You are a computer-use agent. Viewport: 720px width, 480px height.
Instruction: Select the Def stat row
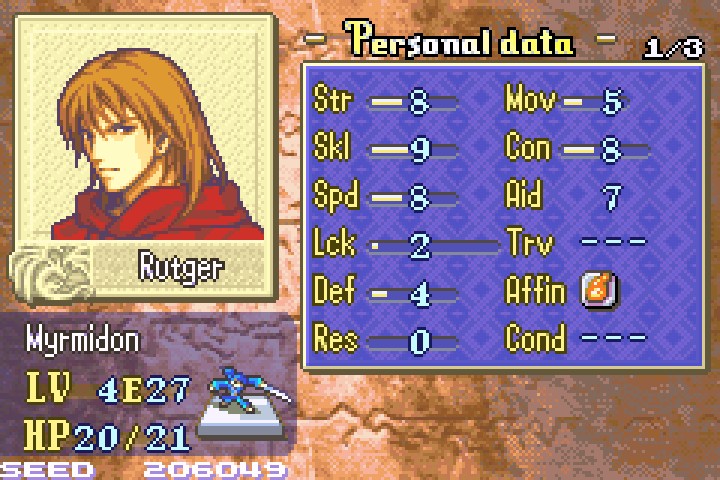pos(386,291)
